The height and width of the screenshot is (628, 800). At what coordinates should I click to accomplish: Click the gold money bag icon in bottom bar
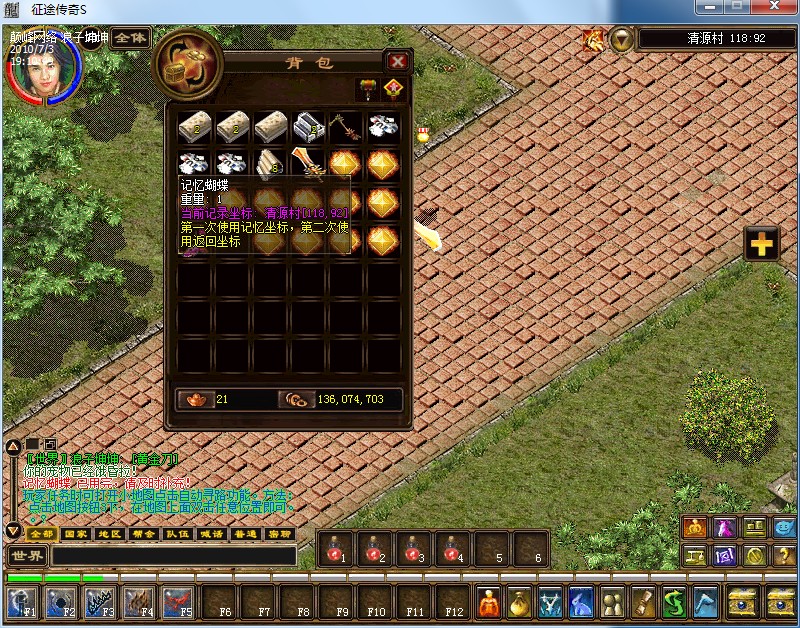tap(520, 601)
